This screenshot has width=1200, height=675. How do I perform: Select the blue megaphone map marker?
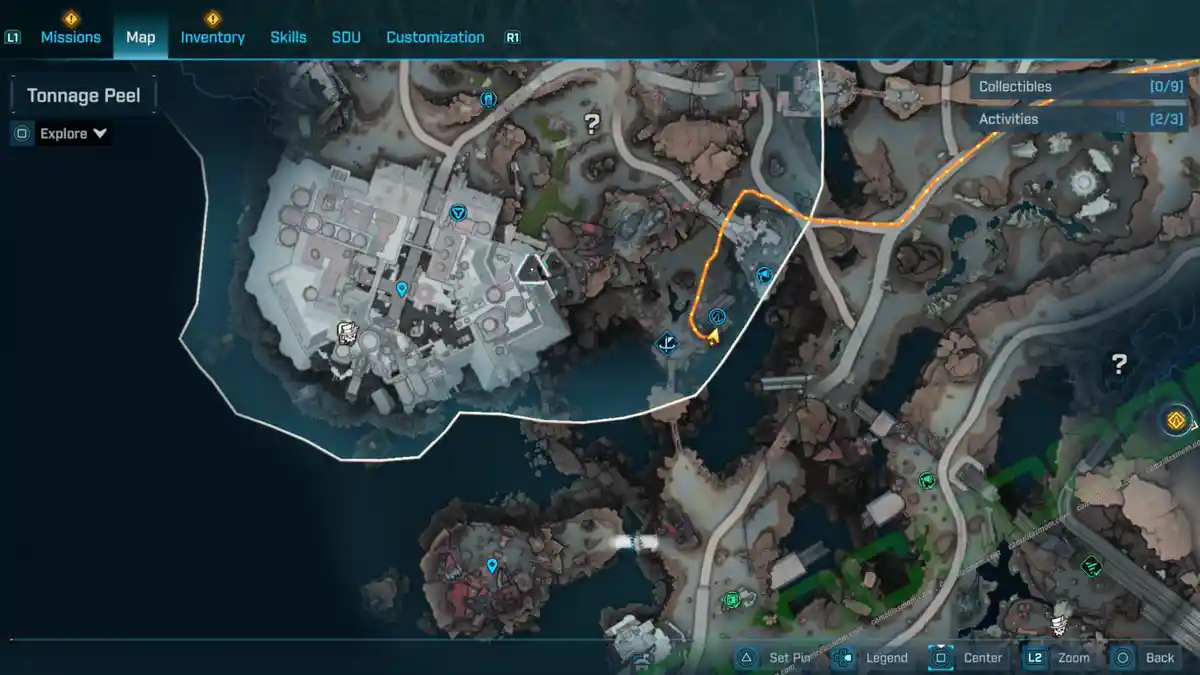[x=765, y=274]
